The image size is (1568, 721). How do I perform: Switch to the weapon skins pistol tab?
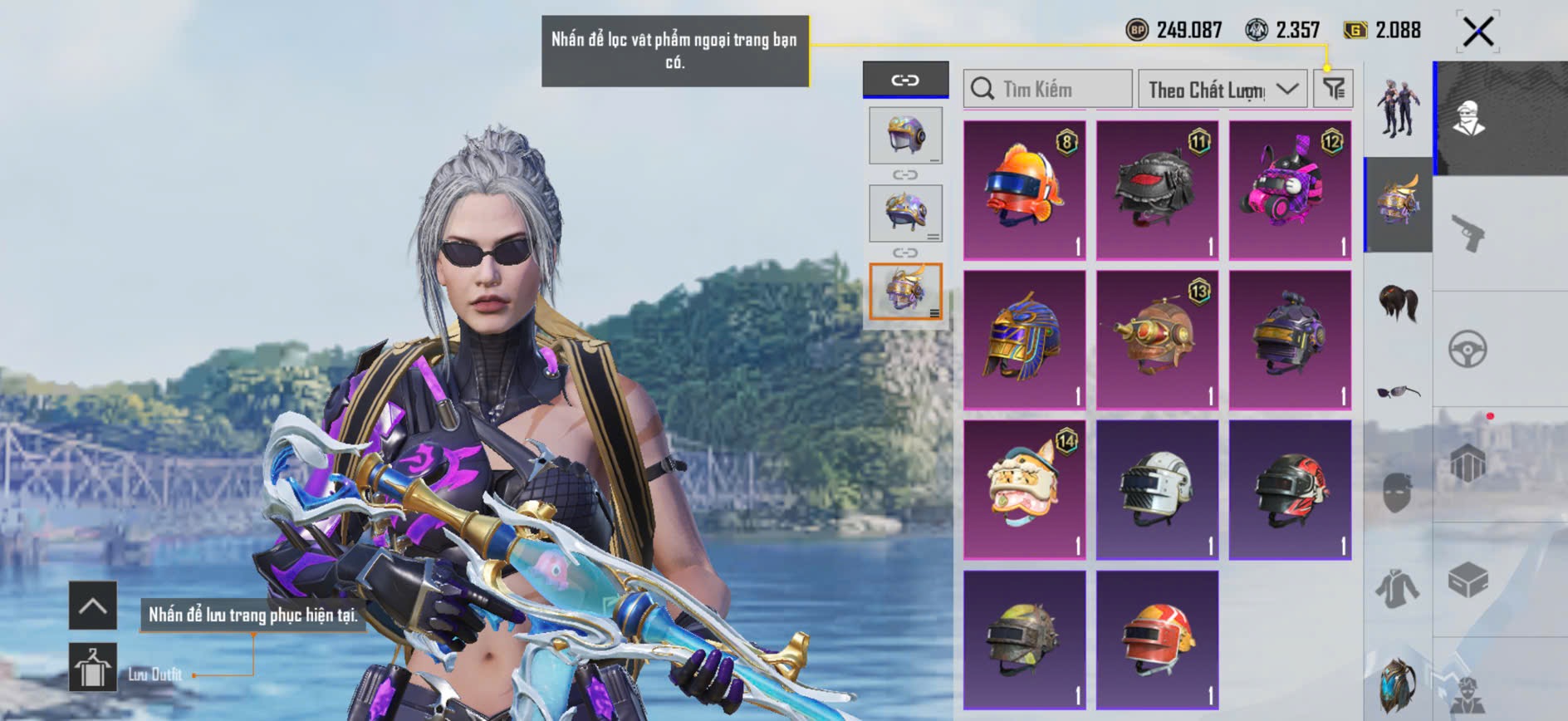tap(1468, 233)
